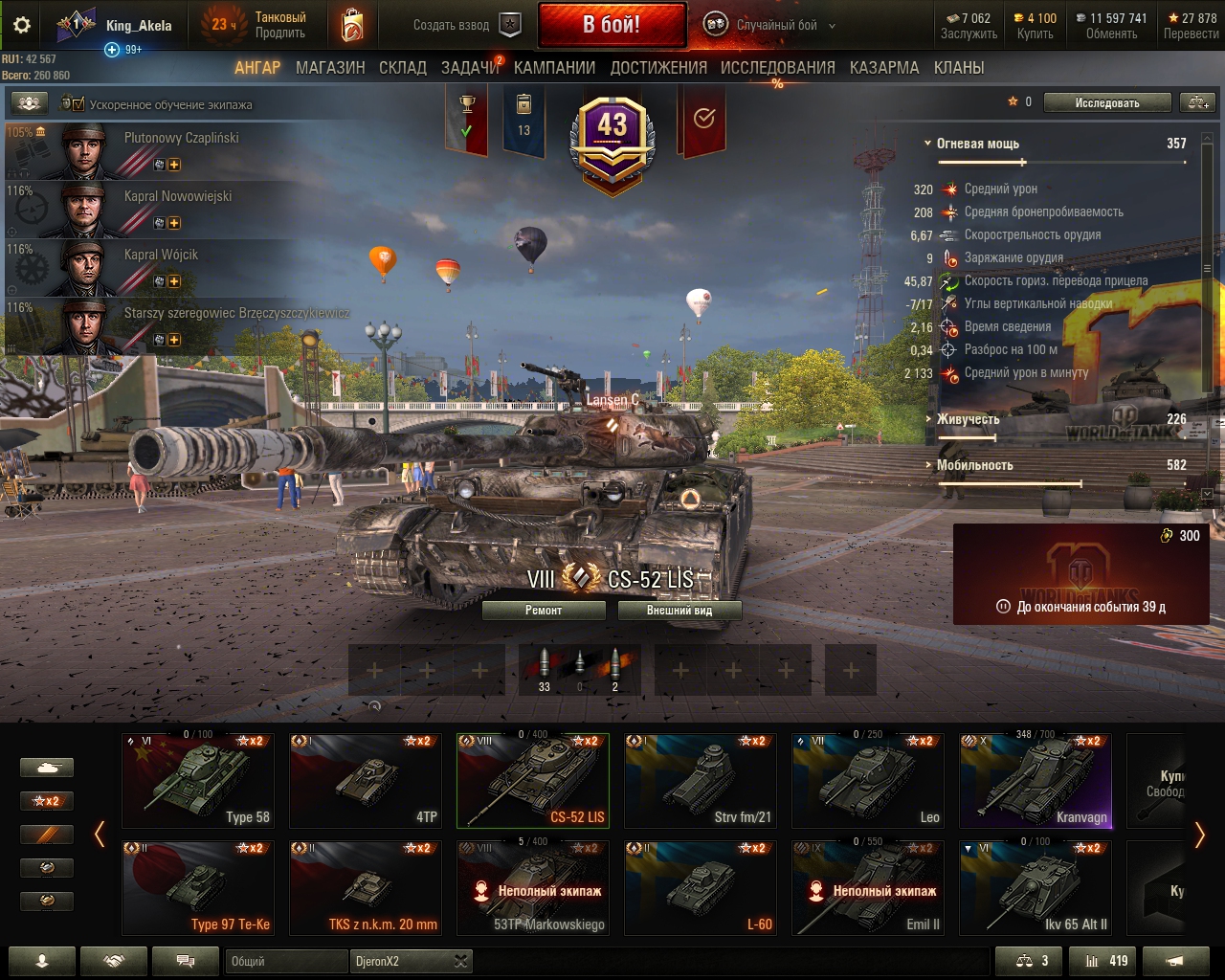Click the Ремонт button
The height and width of the screenshot is (980, 1225).
point(544,611)
